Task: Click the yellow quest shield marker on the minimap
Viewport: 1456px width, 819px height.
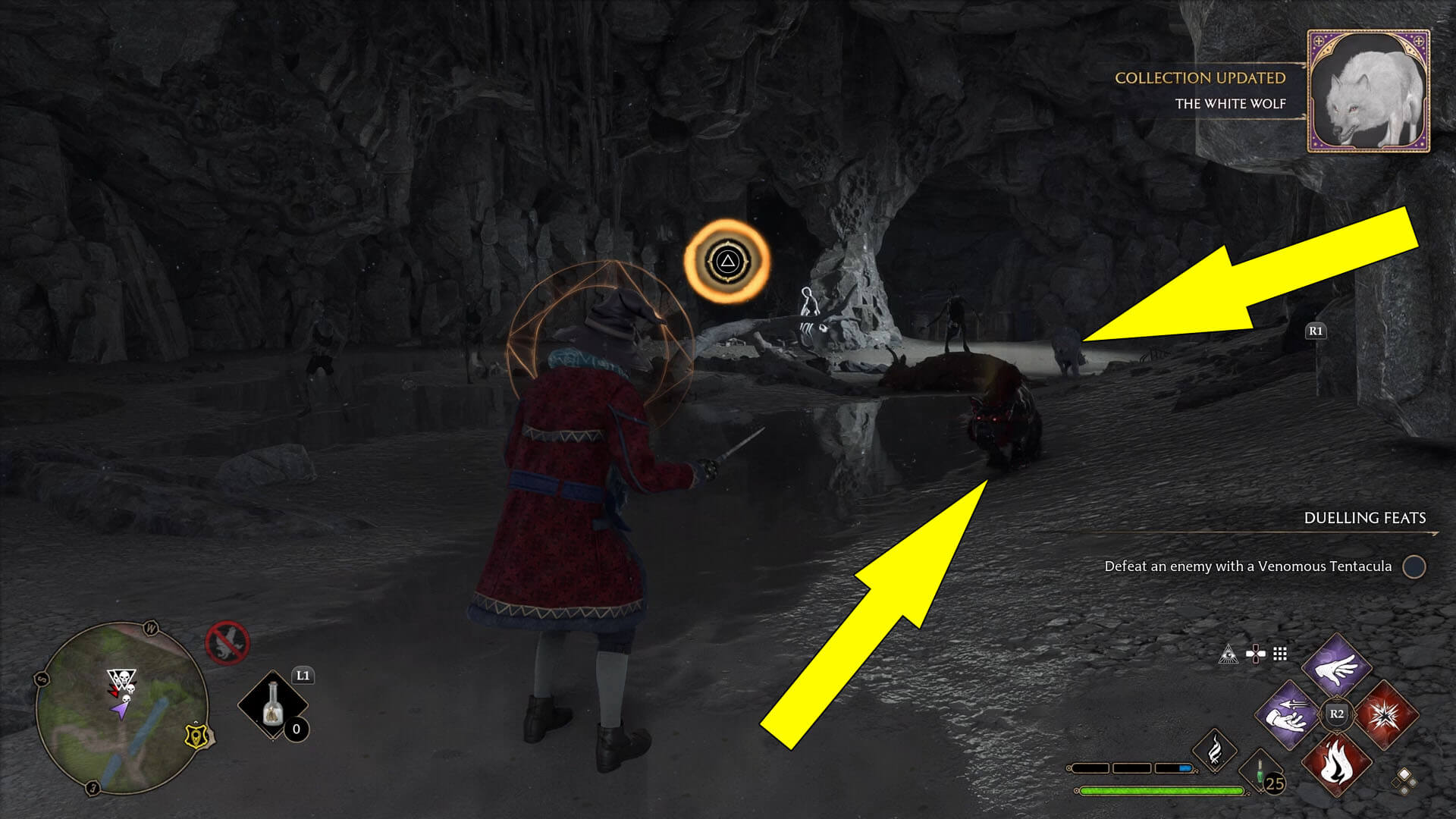Action: point(194,736)
